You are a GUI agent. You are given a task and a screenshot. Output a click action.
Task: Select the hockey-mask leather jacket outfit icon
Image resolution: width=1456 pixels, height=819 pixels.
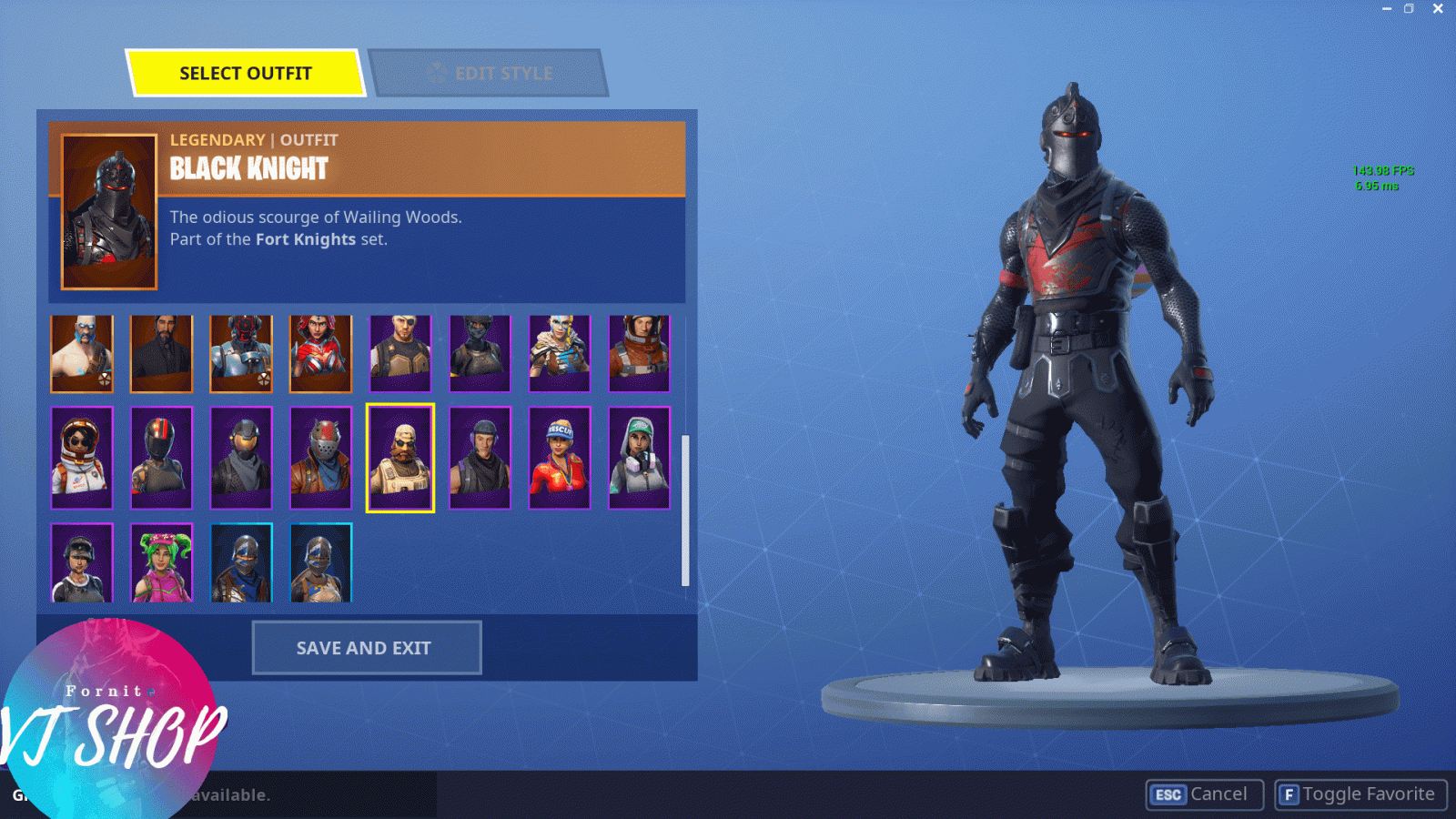coord(320,457)
